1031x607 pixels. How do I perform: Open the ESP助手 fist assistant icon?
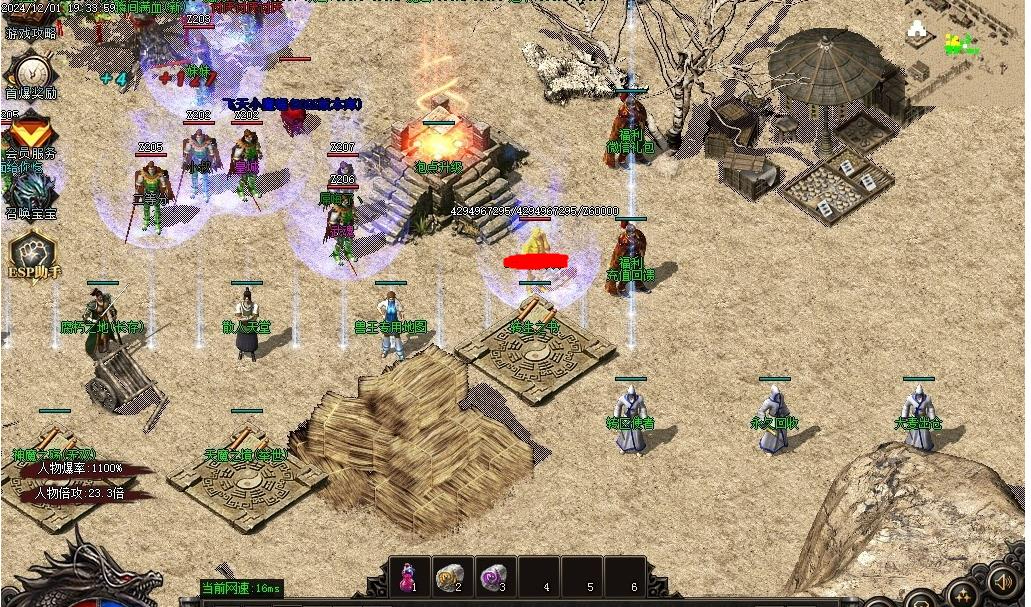point(33,254)
